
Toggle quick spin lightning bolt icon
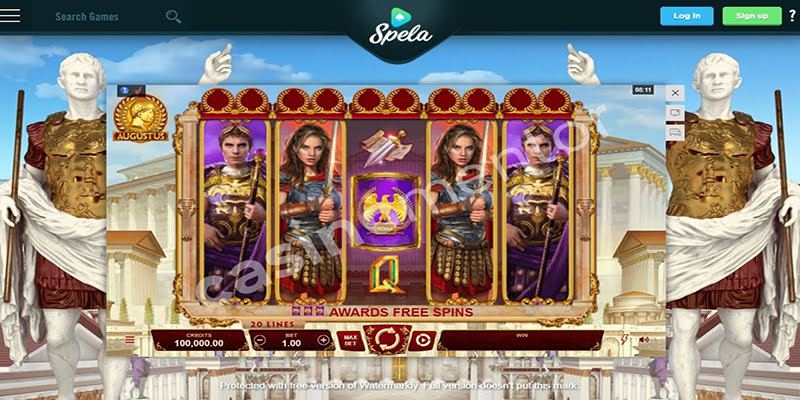[626, 340]
